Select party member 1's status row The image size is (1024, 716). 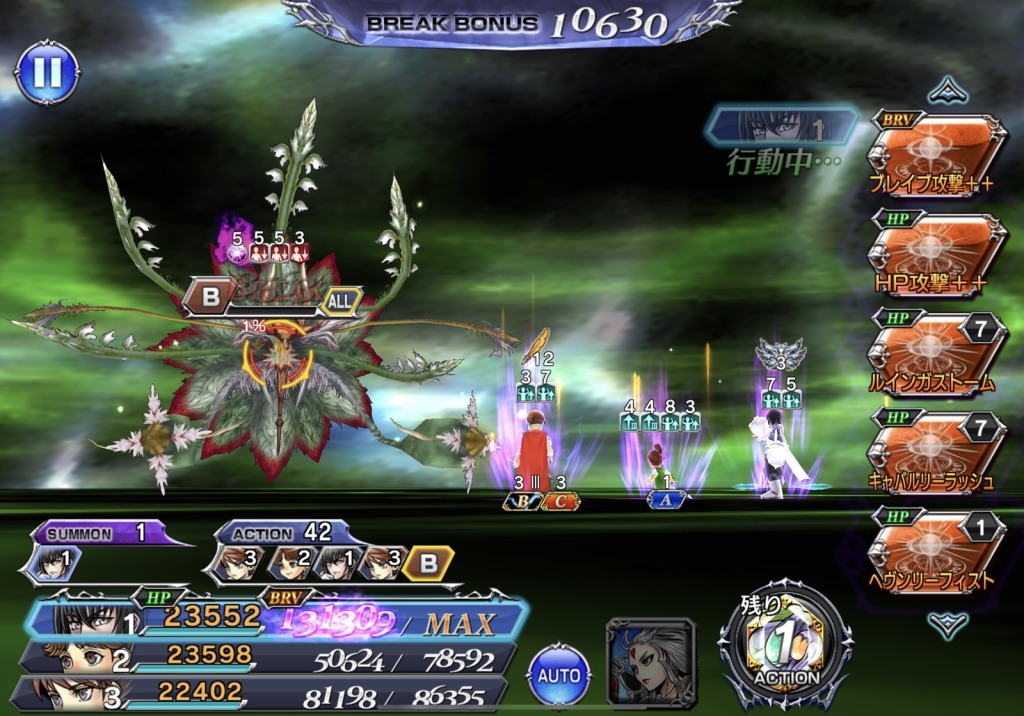click(275, 620)
